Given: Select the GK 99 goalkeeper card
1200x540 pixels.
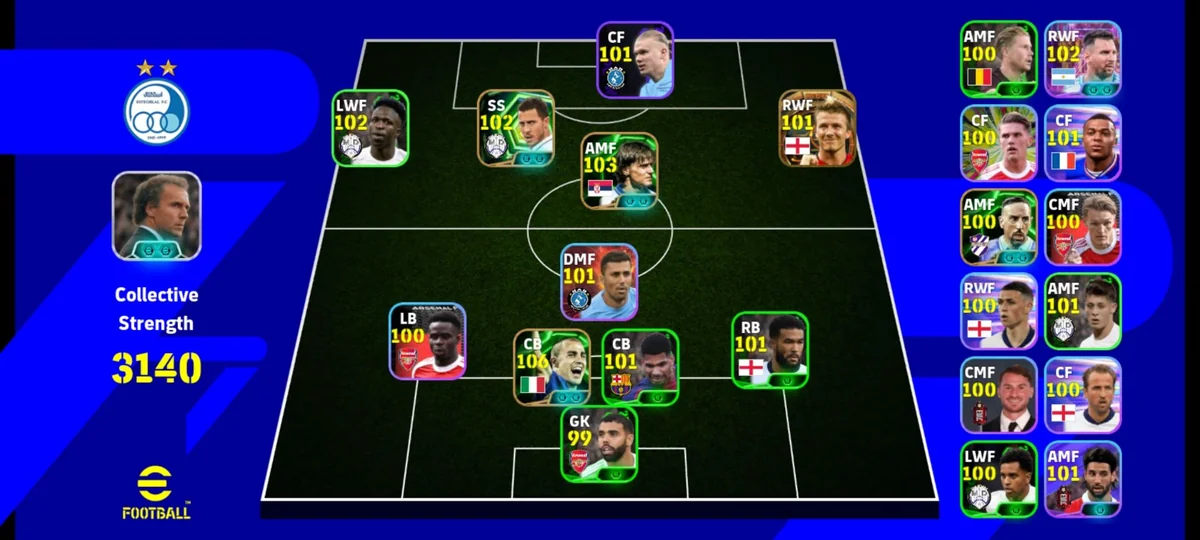Looking at the screenshot, I should click(x=599, y=444).
